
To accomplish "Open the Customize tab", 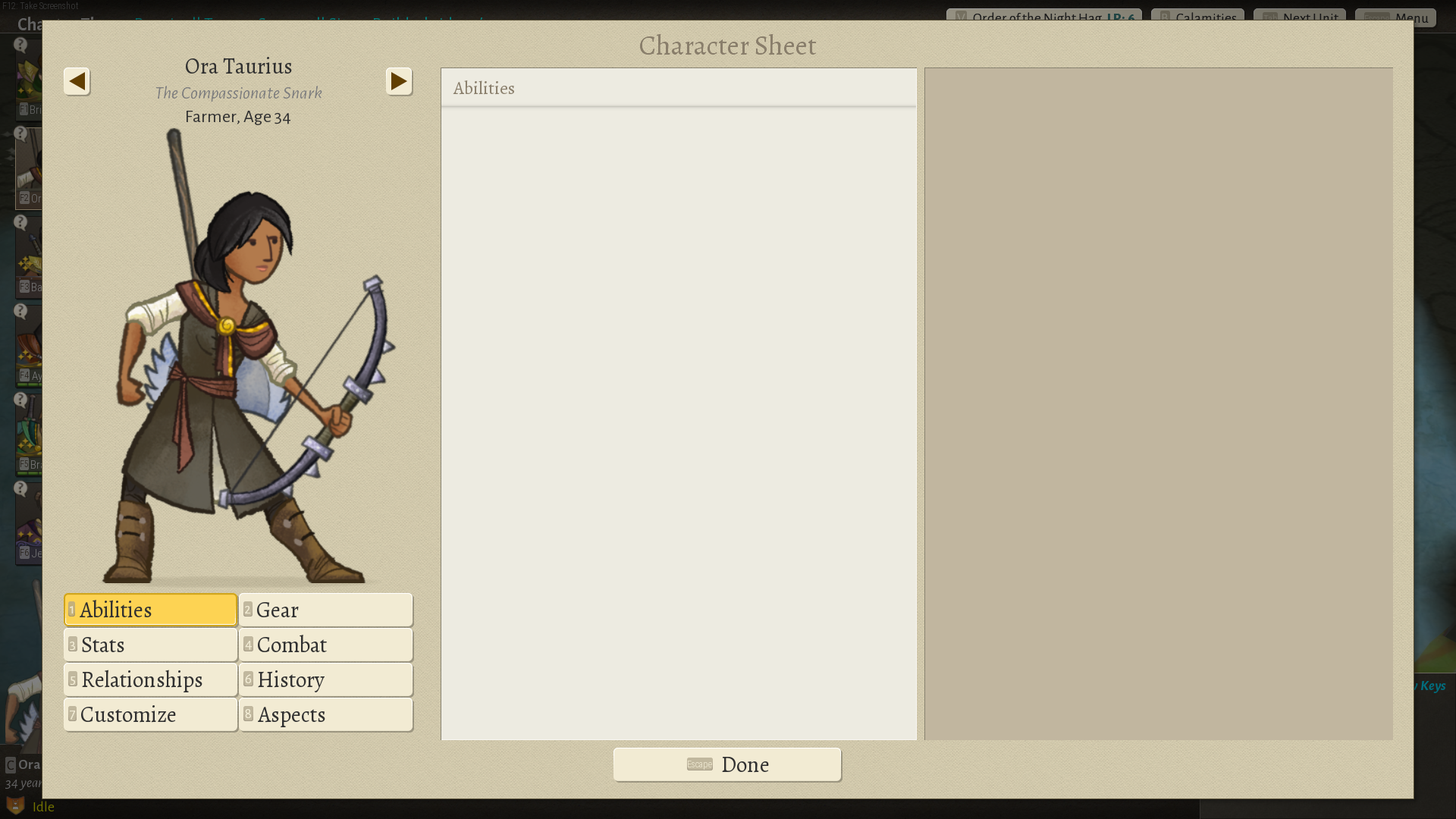I will point(149,714).
